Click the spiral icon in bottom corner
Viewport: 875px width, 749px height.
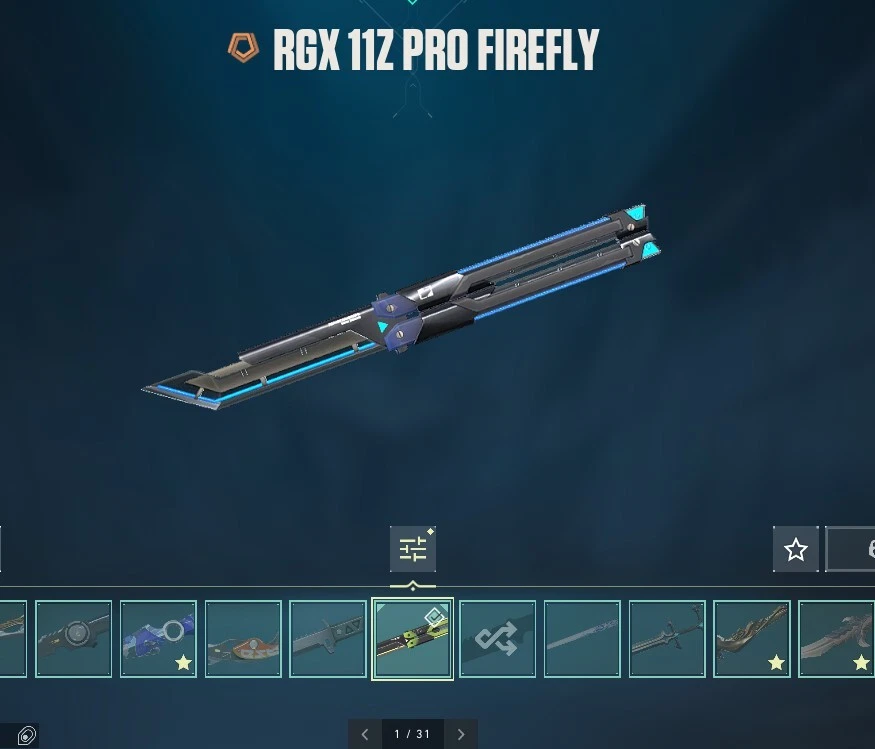tap(27, 736)
